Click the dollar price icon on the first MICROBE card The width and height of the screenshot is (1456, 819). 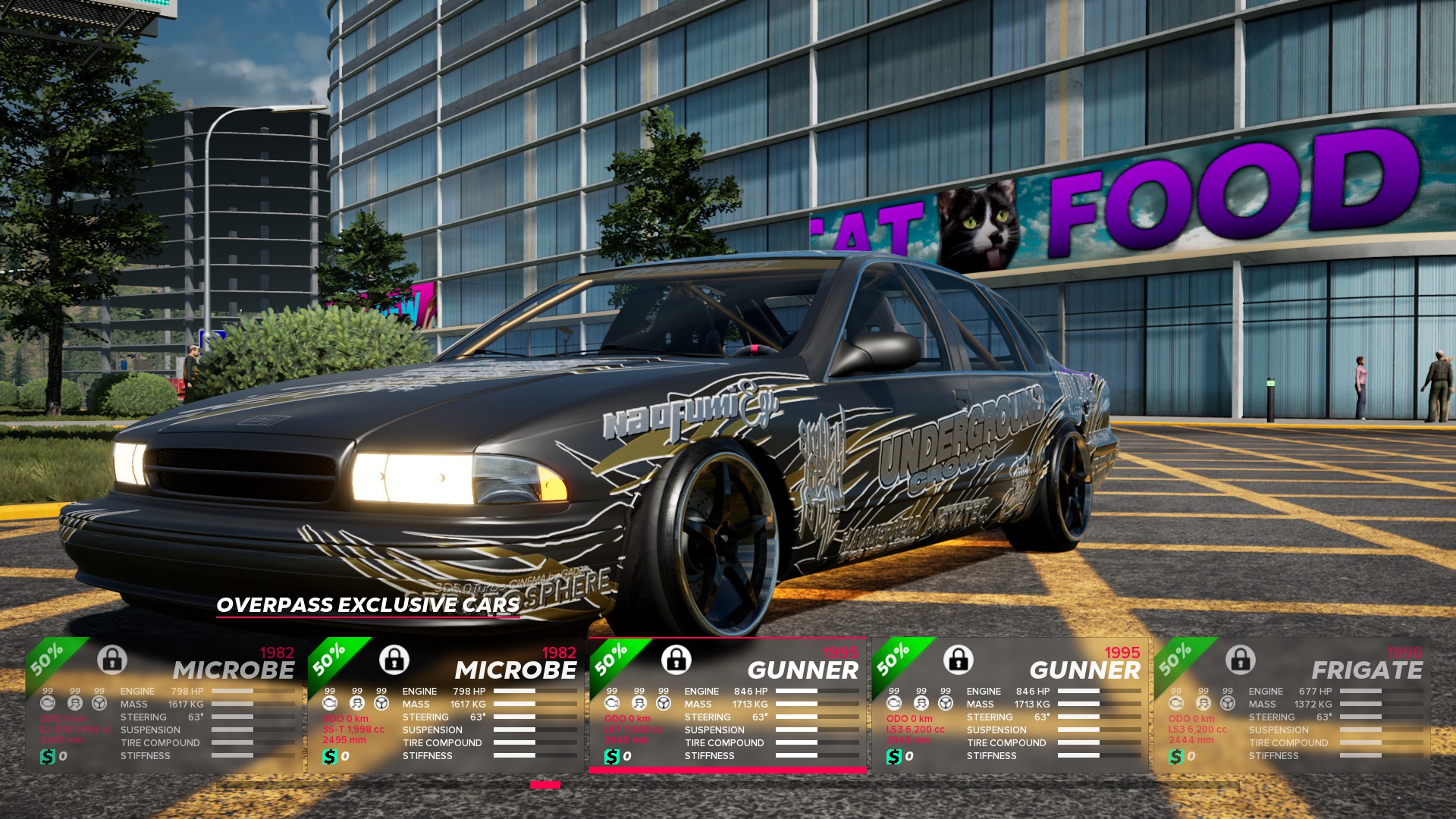[x=47, y=755]
